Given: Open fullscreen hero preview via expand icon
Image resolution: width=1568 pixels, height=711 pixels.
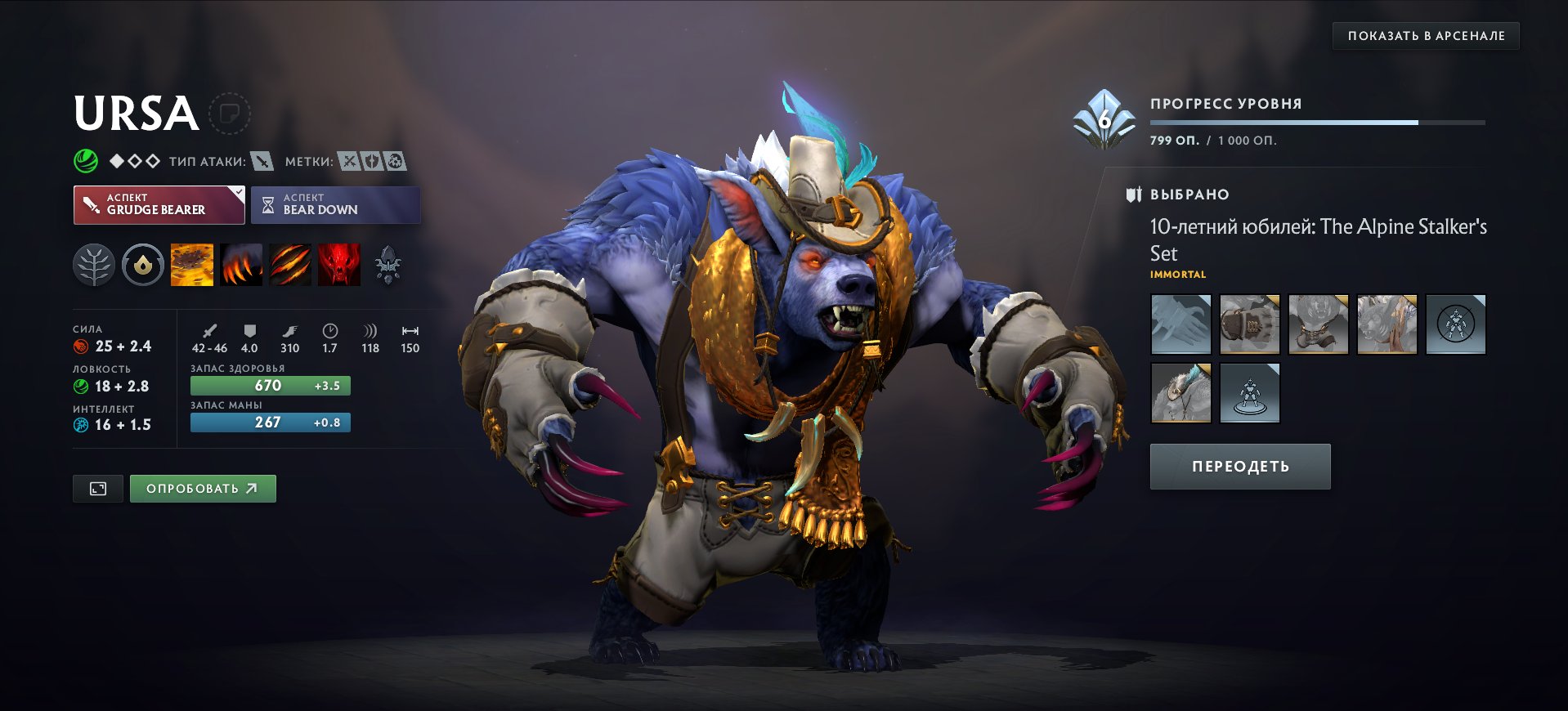Looking at the screenshot, I should 97,488.
